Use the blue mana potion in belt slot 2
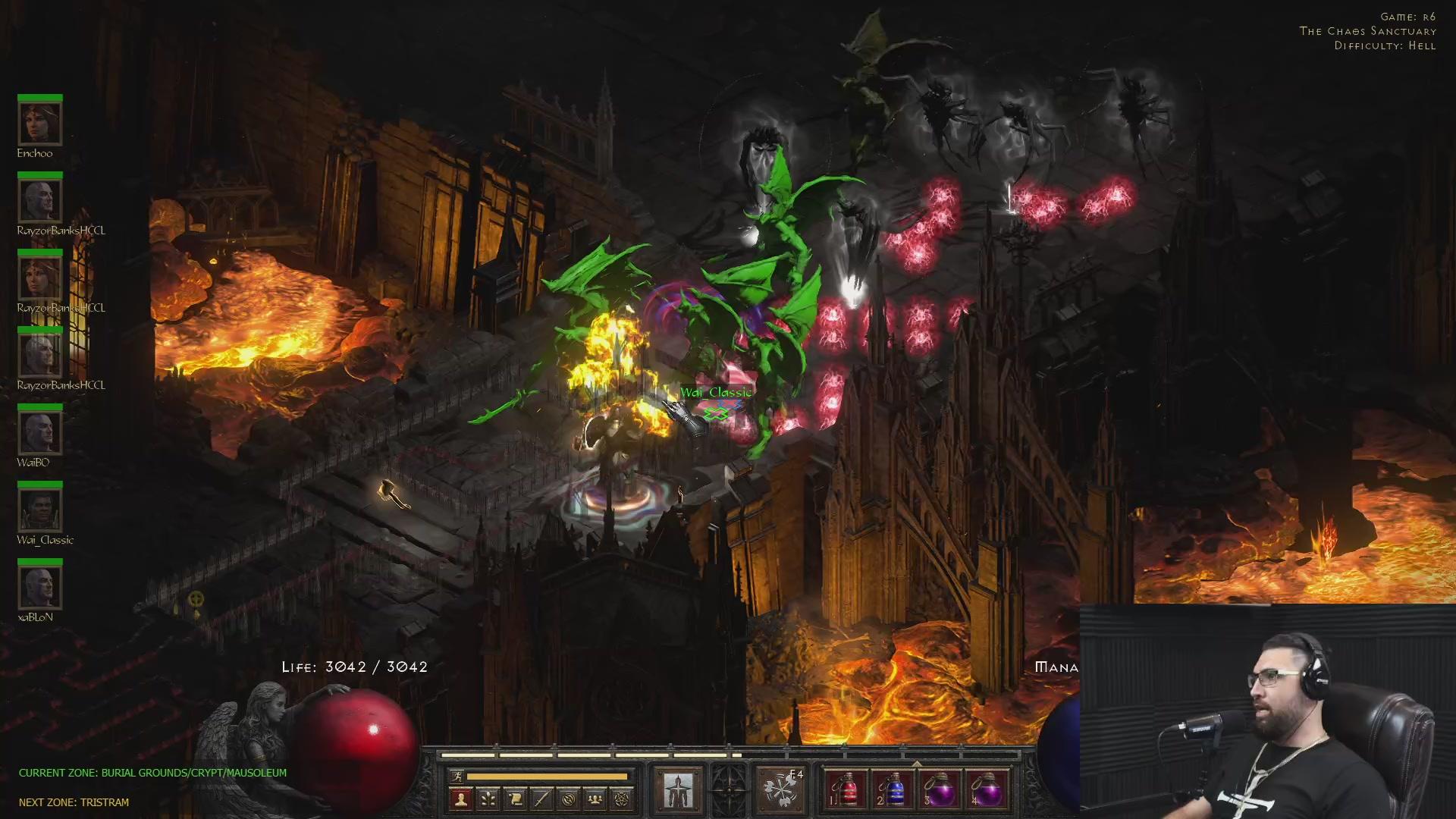1456x819 pixels. click(x=893, y=789)
